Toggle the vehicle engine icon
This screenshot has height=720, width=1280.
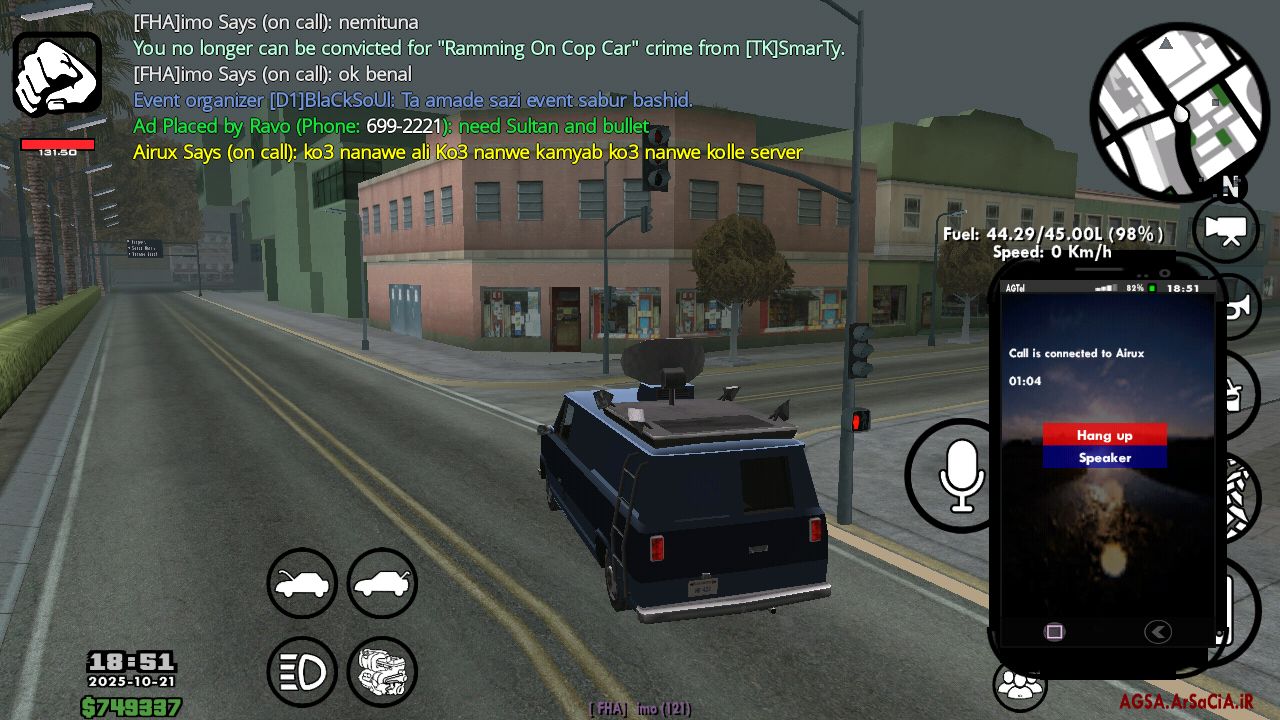[382, 672]
